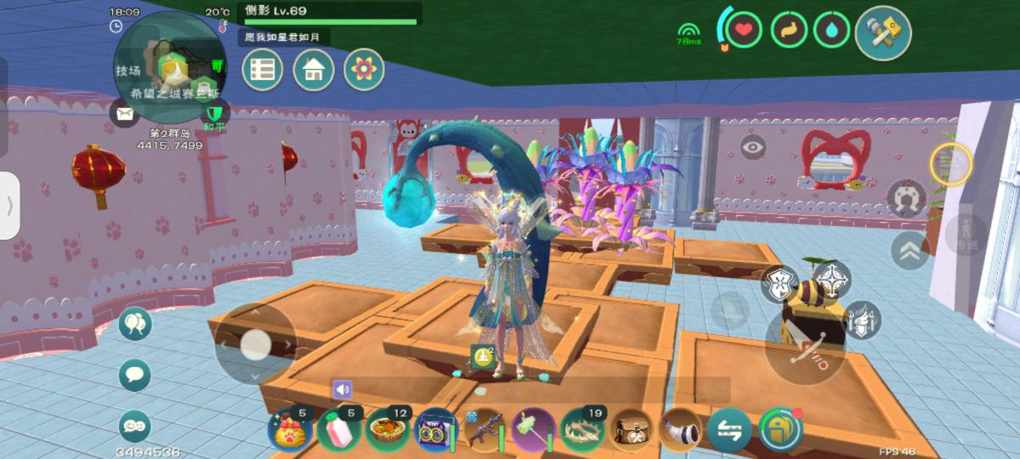This screenshot has height=459, width=1020.
Task: Select the rifle weapon slot
Action: tap(484, 430)
